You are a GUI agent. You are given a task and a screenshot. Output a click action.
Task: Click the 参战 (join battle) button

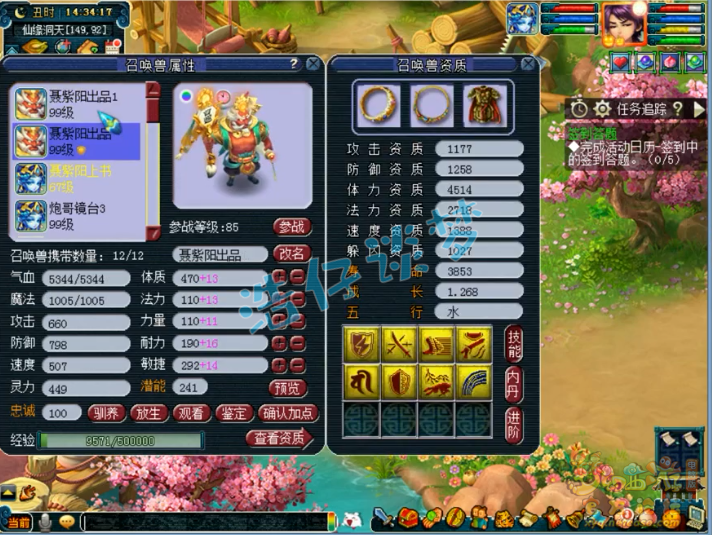pos(291,227)
